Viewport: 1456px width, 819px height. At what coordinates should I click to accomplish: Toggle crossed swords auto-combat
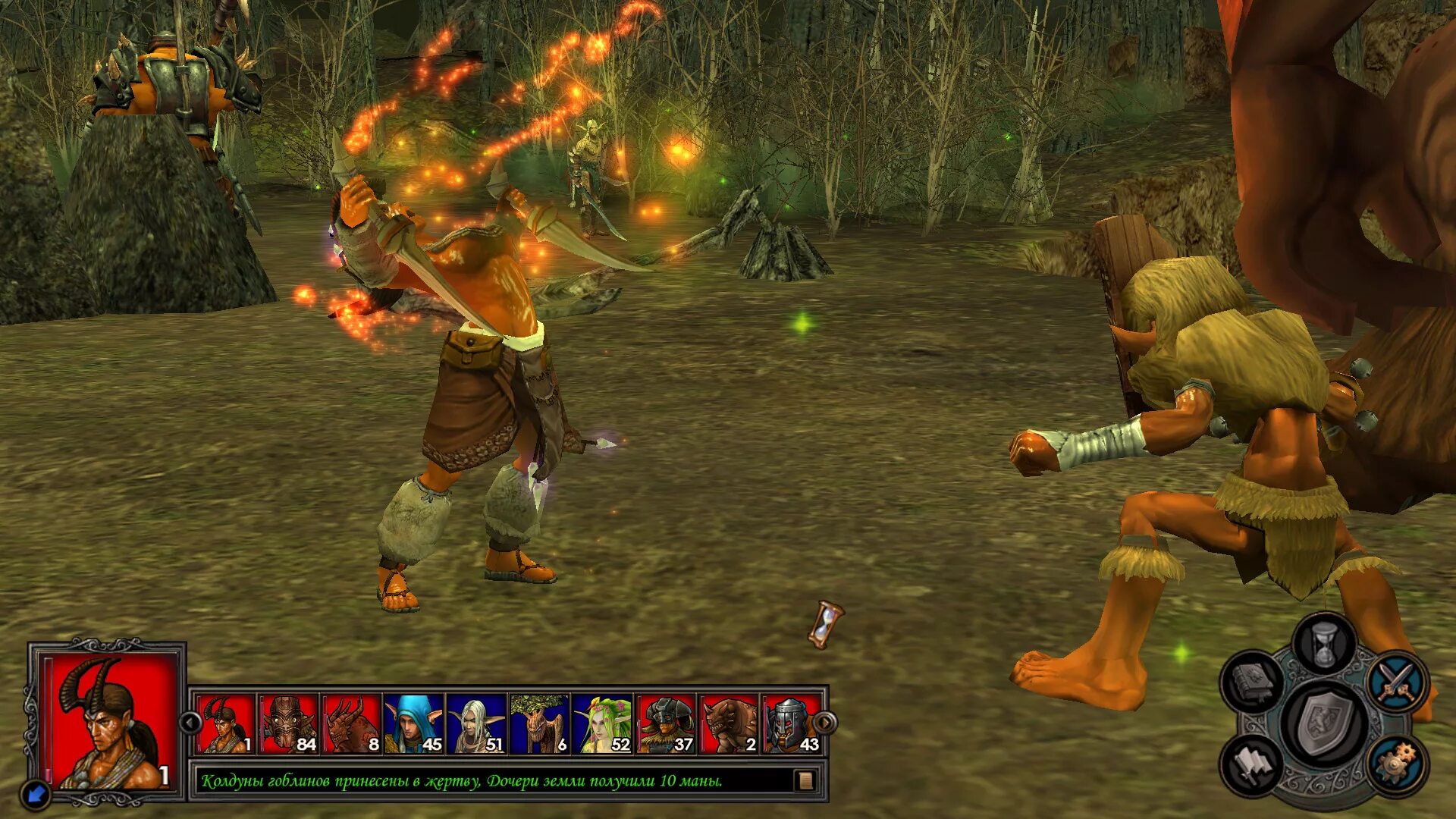pos(1397,681)
